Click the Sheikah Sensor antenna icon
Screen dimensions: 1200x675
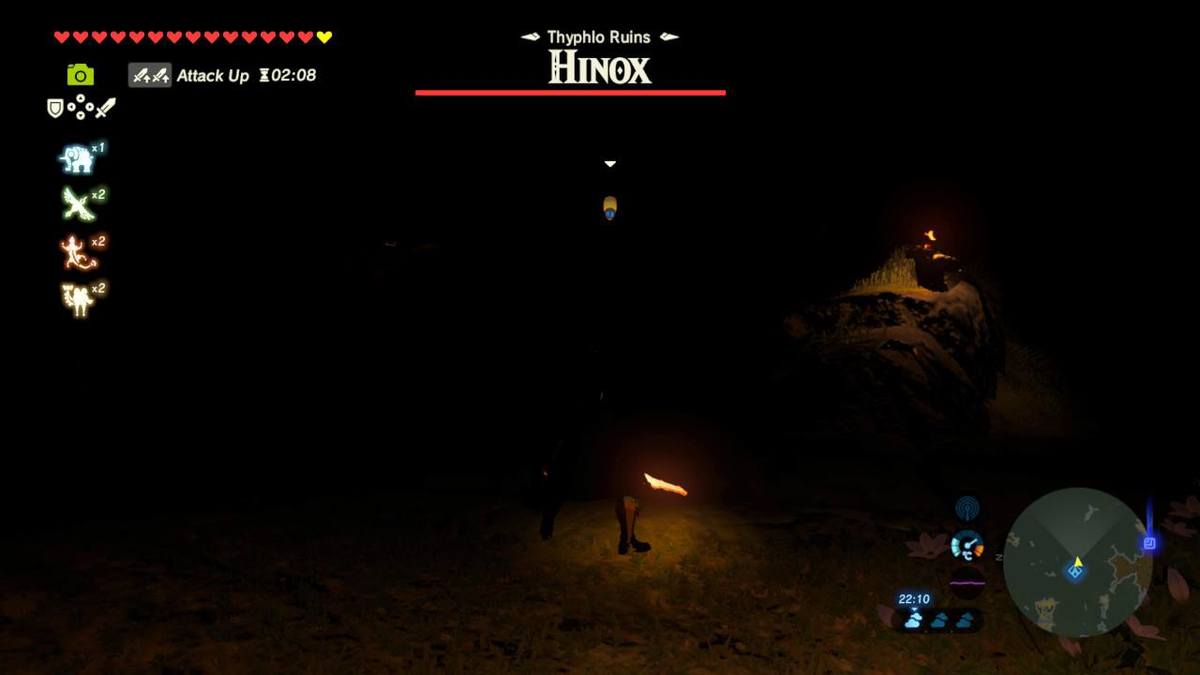pos(966,509)
